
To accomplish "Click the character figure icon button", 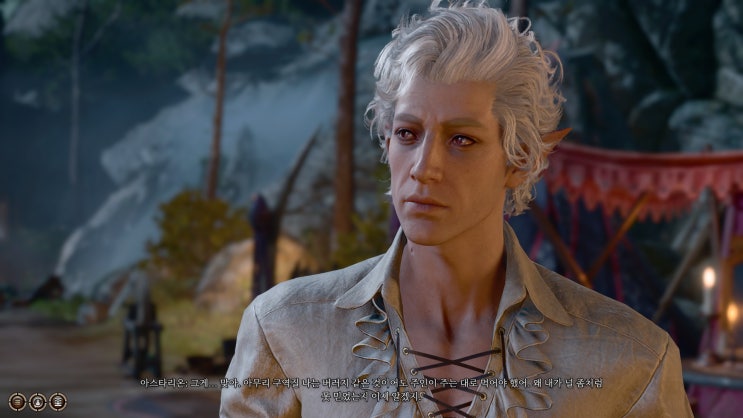I will tap(38, 401).
